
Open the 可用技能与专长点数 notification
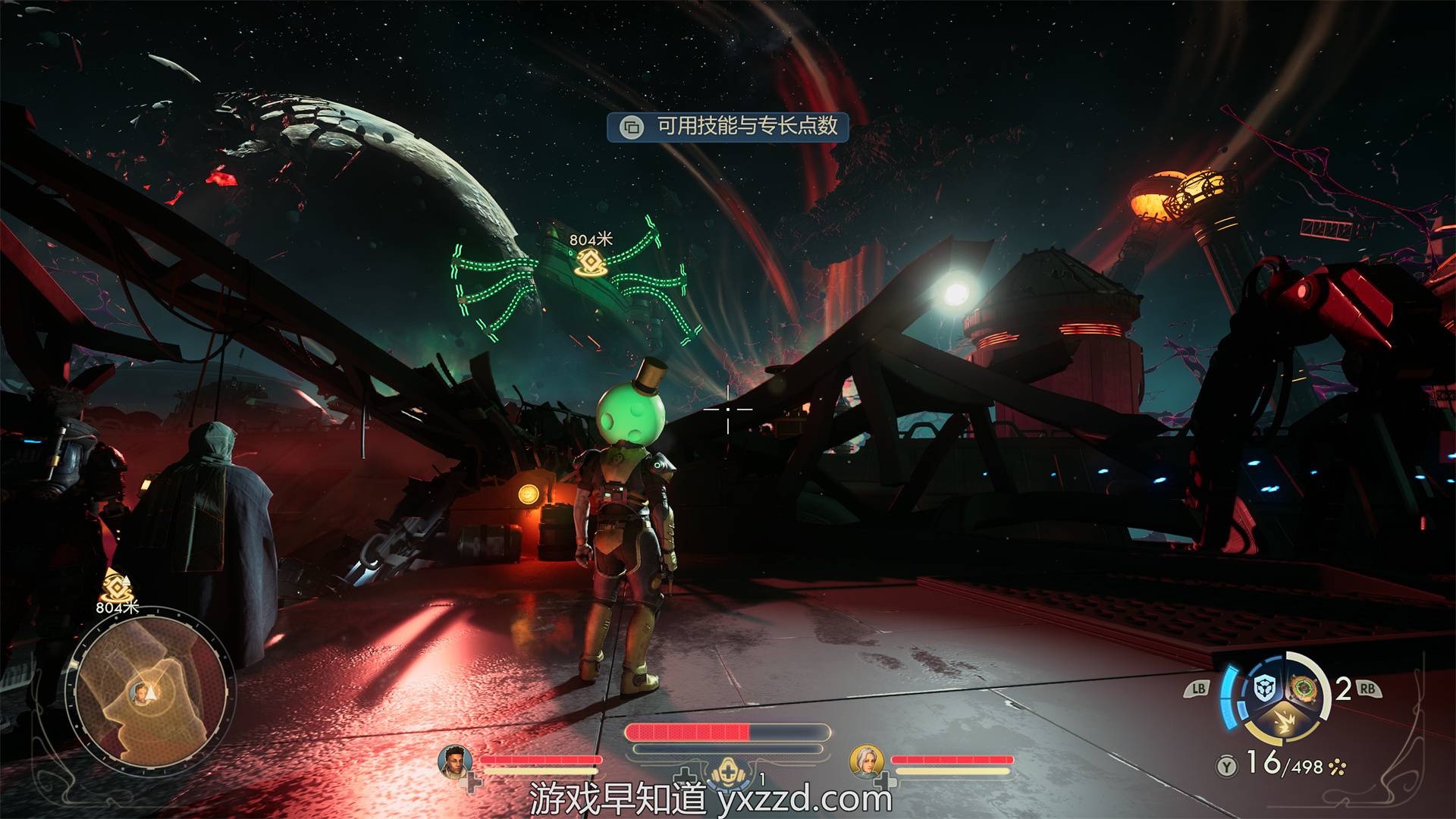[728, 126]
